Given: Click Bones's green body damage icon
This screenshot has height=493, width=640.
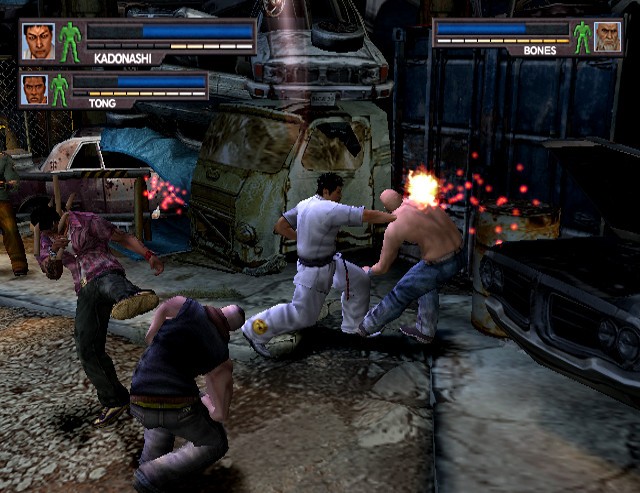Looking at the screenshot, I should tap(582, 37).
